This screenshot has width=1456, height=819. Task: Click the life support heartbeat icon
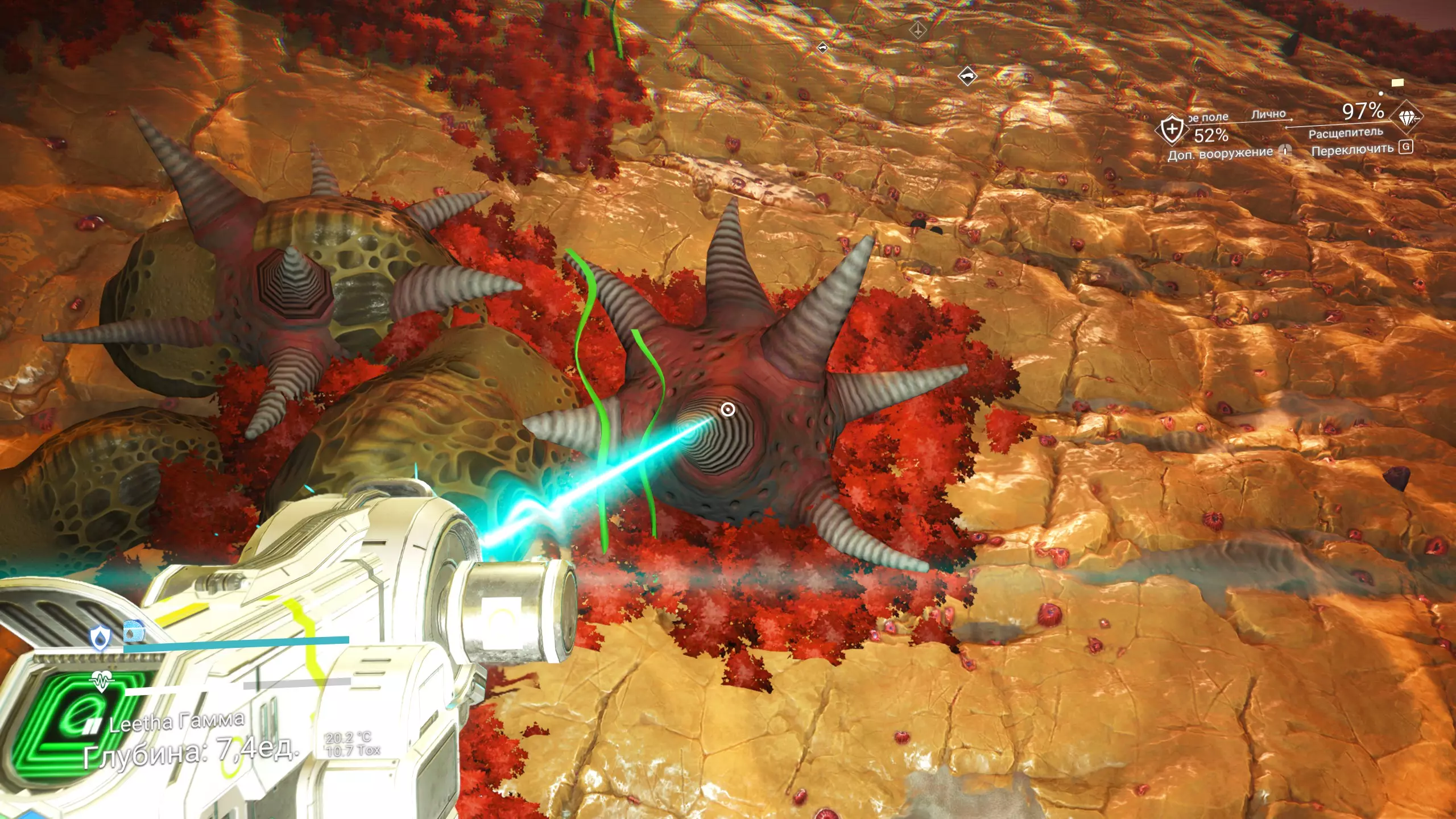coord(102,680)
